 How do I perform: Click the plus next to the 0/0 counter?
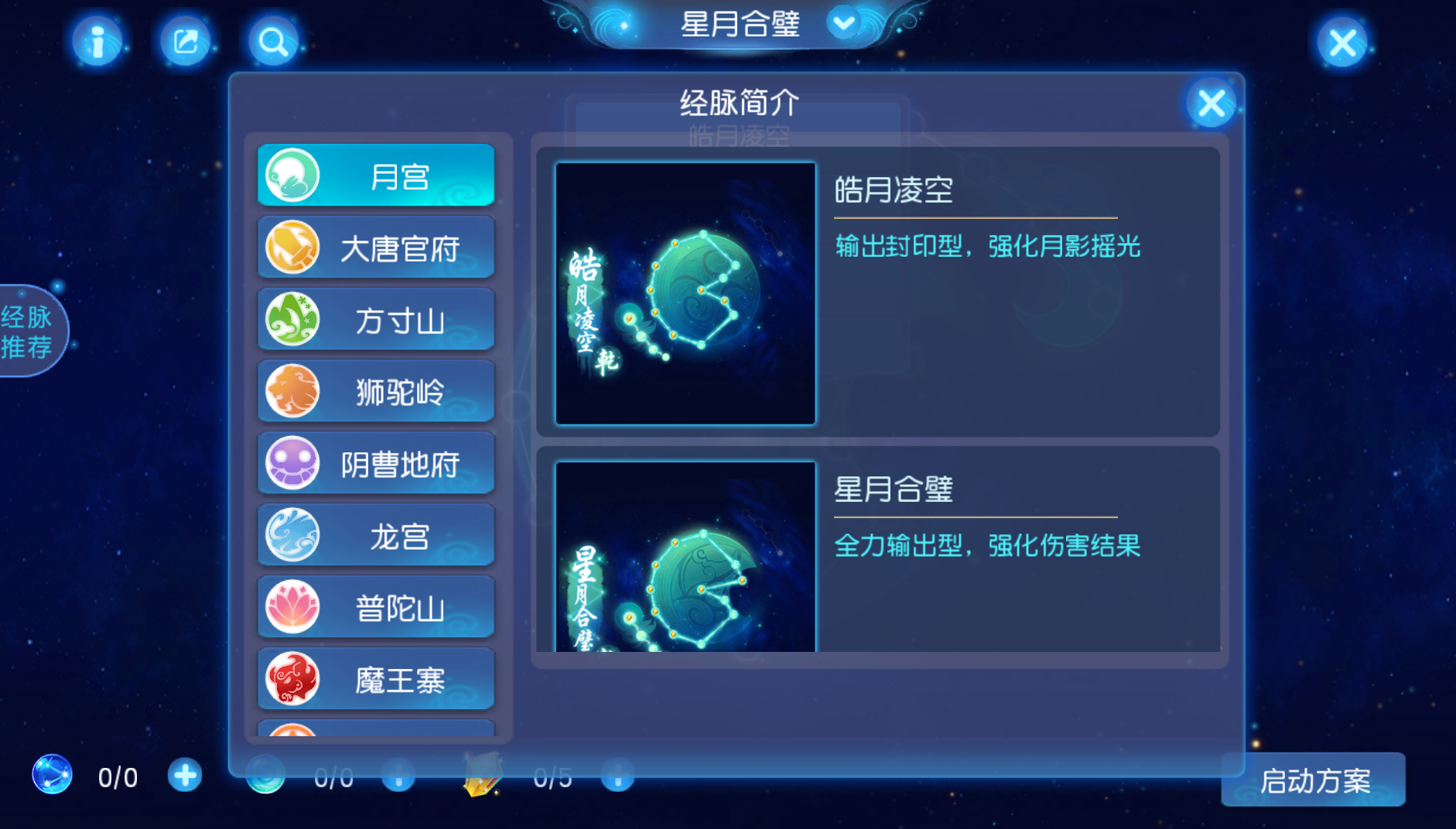pos(184,776)
